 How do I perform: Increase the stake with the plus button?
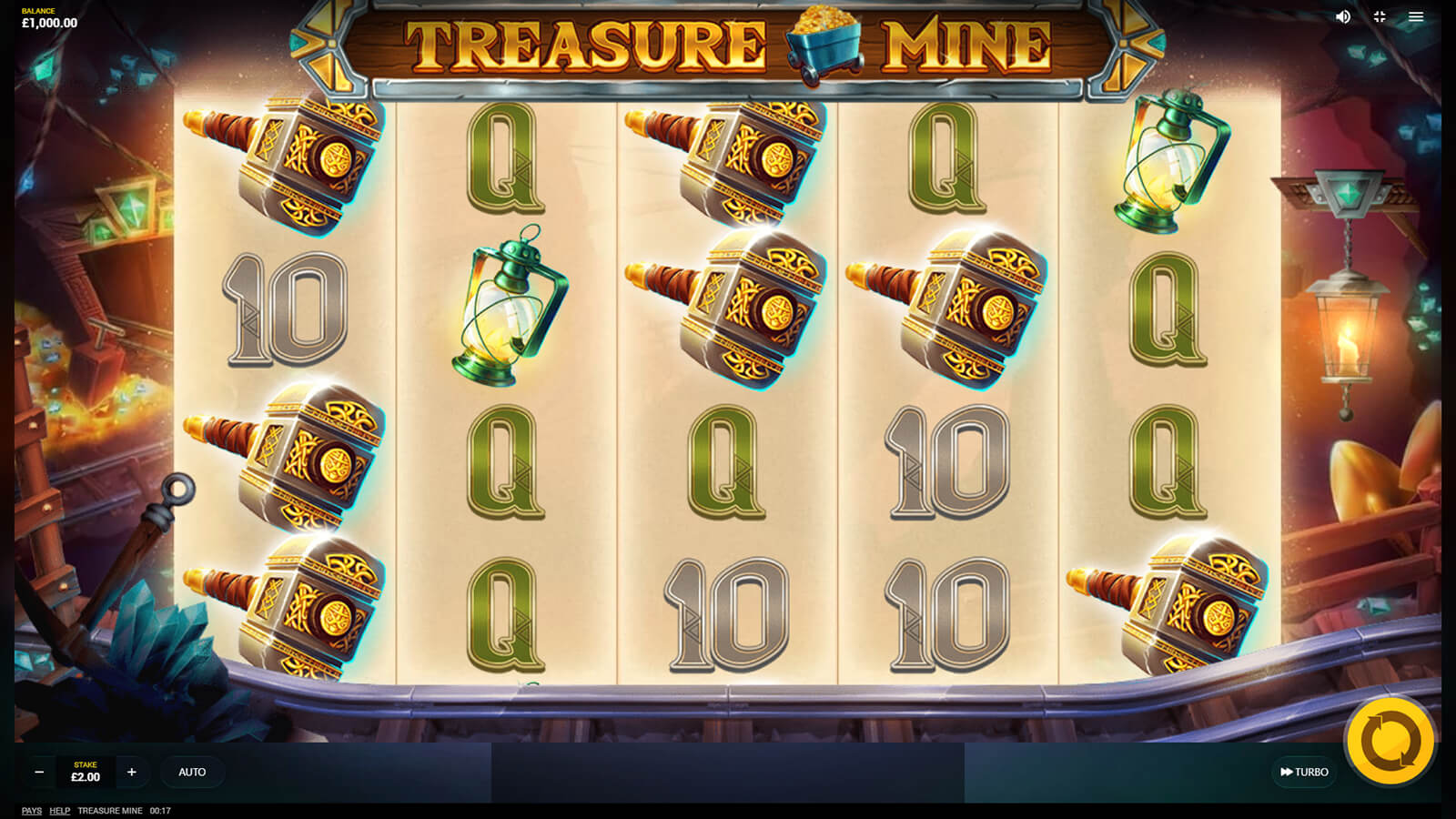[x=132, y=772]
